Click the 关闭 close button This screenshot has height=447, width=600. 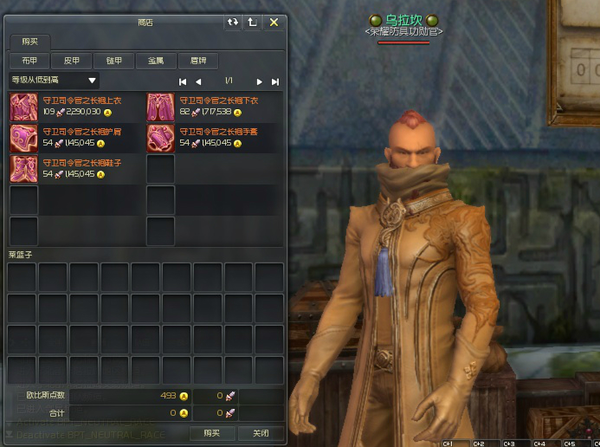(x=260, y=432)
